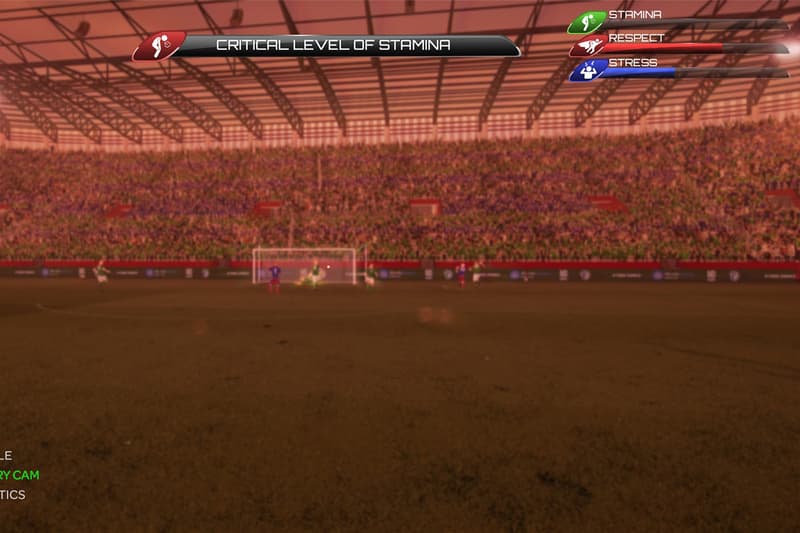Click the red critical stamina warning icon
This screenshot has height=533, width=800.
click(158, 46)
